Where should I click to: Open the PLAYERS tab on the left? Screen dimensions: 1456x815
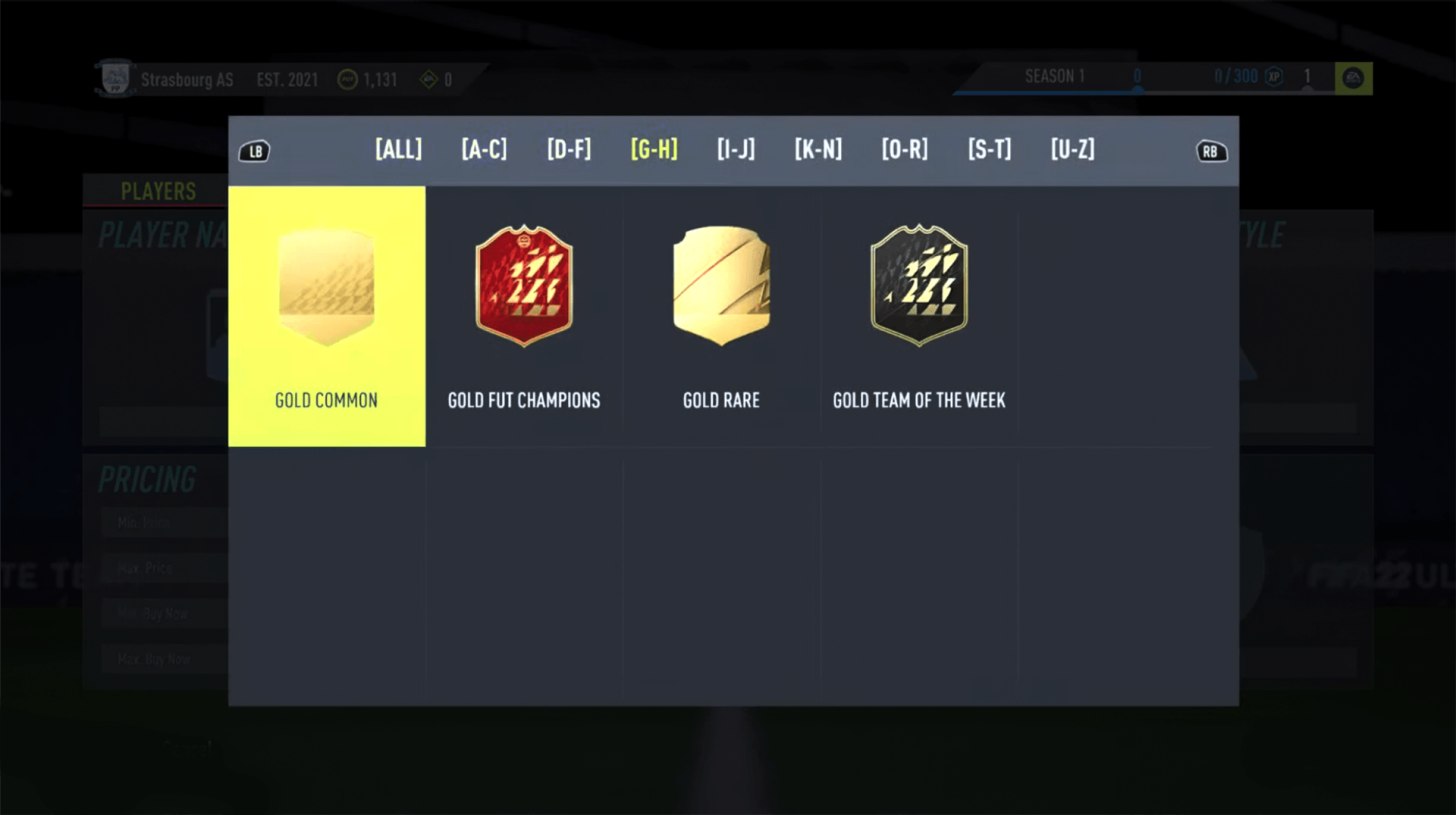(x=158, y=191)
